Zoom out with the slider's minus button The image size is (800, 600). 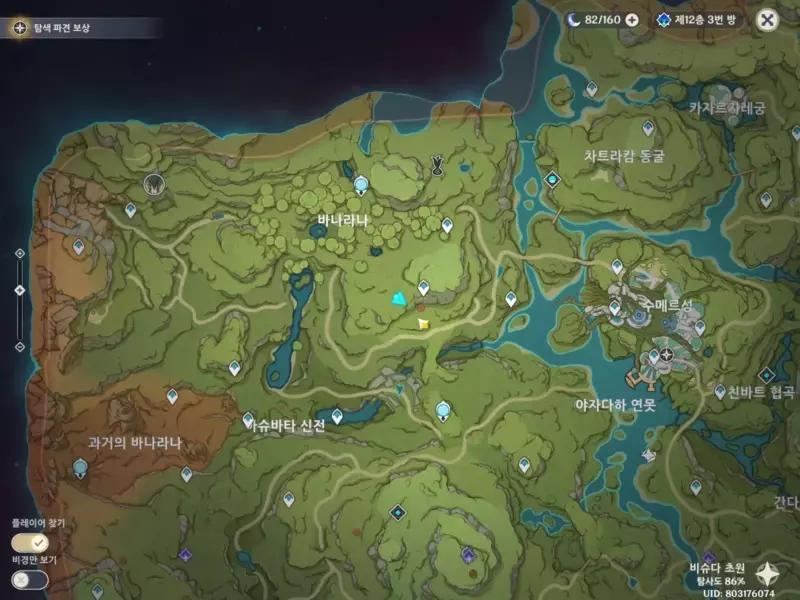click(19, 346)
